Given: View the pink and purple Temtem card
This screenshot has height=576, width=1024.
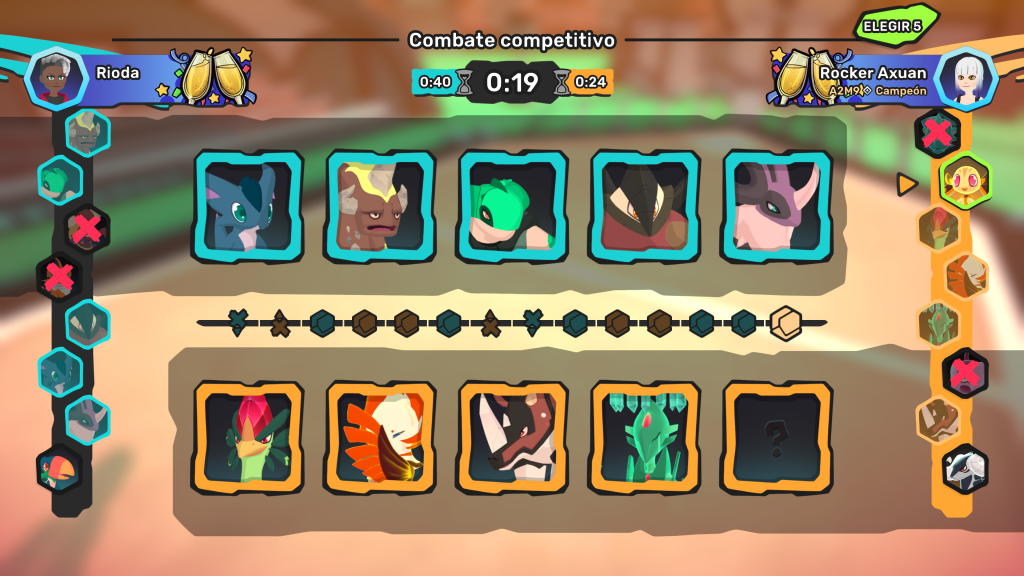Looking at the screenshot, I should tap(777, 207).
